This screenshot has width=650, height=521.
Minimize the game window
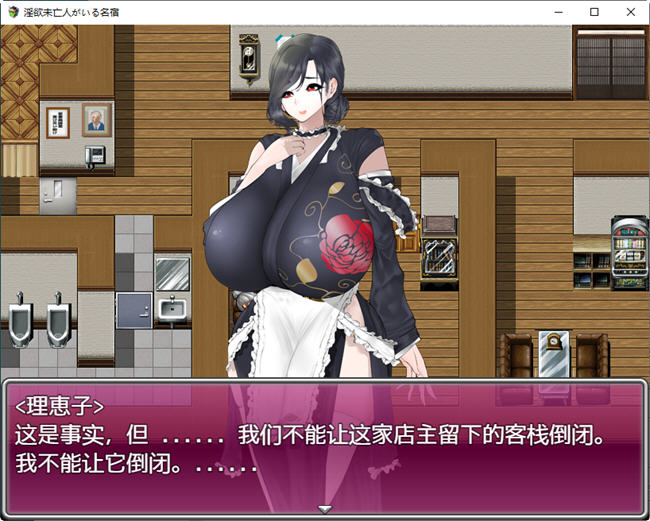(x=561, y=12)
